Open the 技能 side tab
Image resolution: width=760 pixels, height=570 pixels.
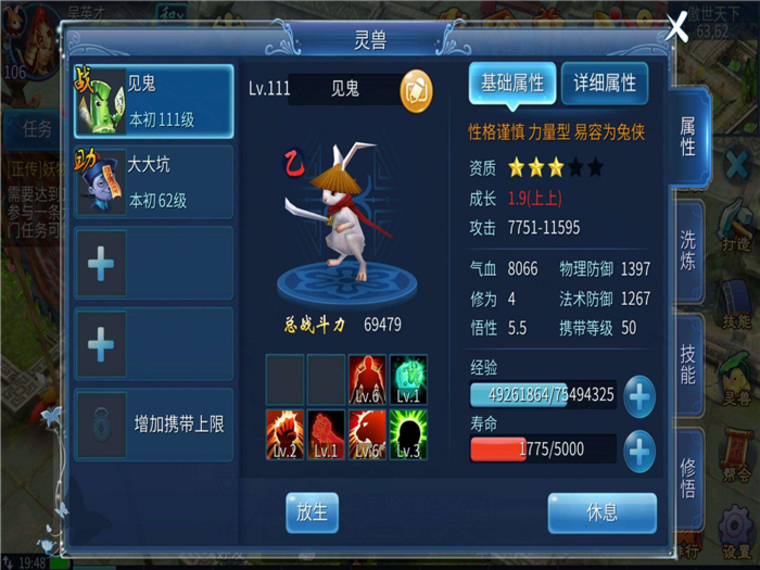point(689,363)
